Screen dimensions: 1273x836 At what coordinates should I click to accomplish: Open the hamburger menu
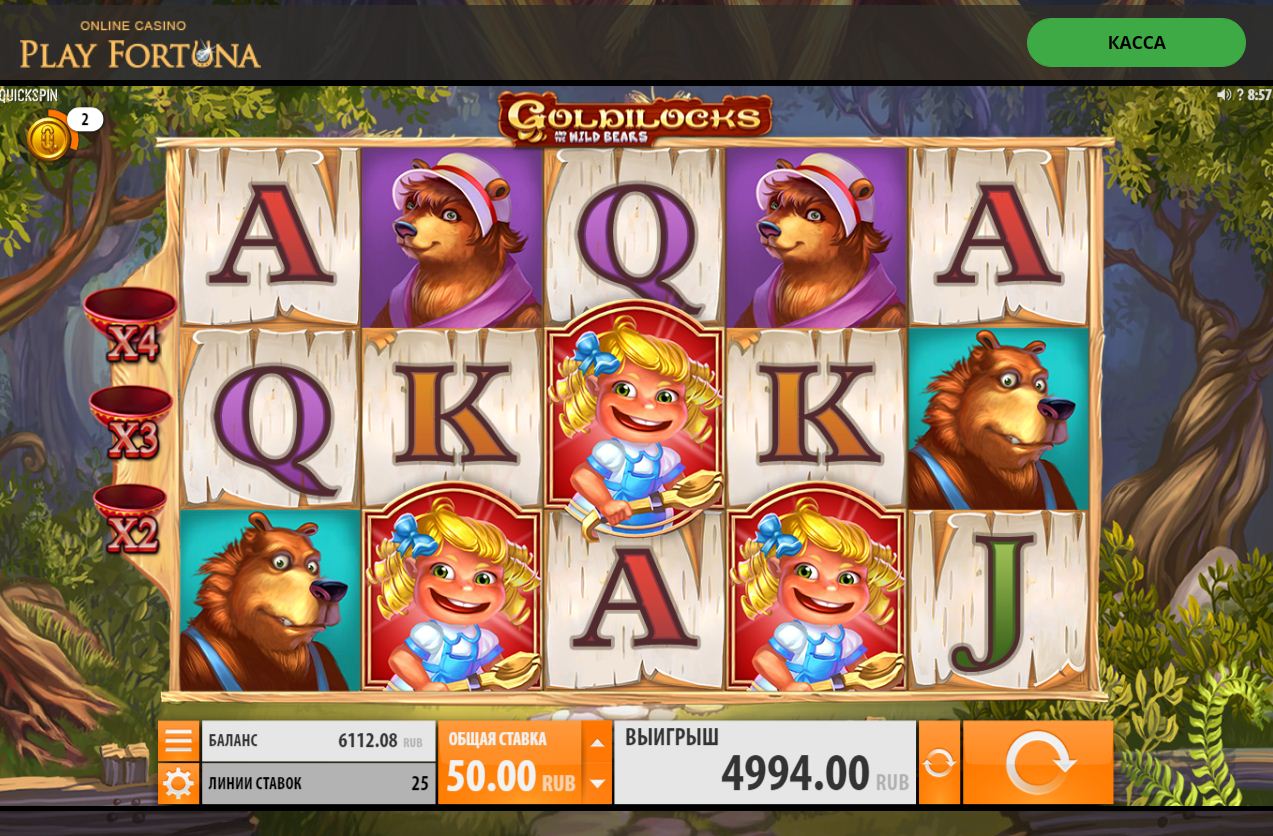point(178,741)
